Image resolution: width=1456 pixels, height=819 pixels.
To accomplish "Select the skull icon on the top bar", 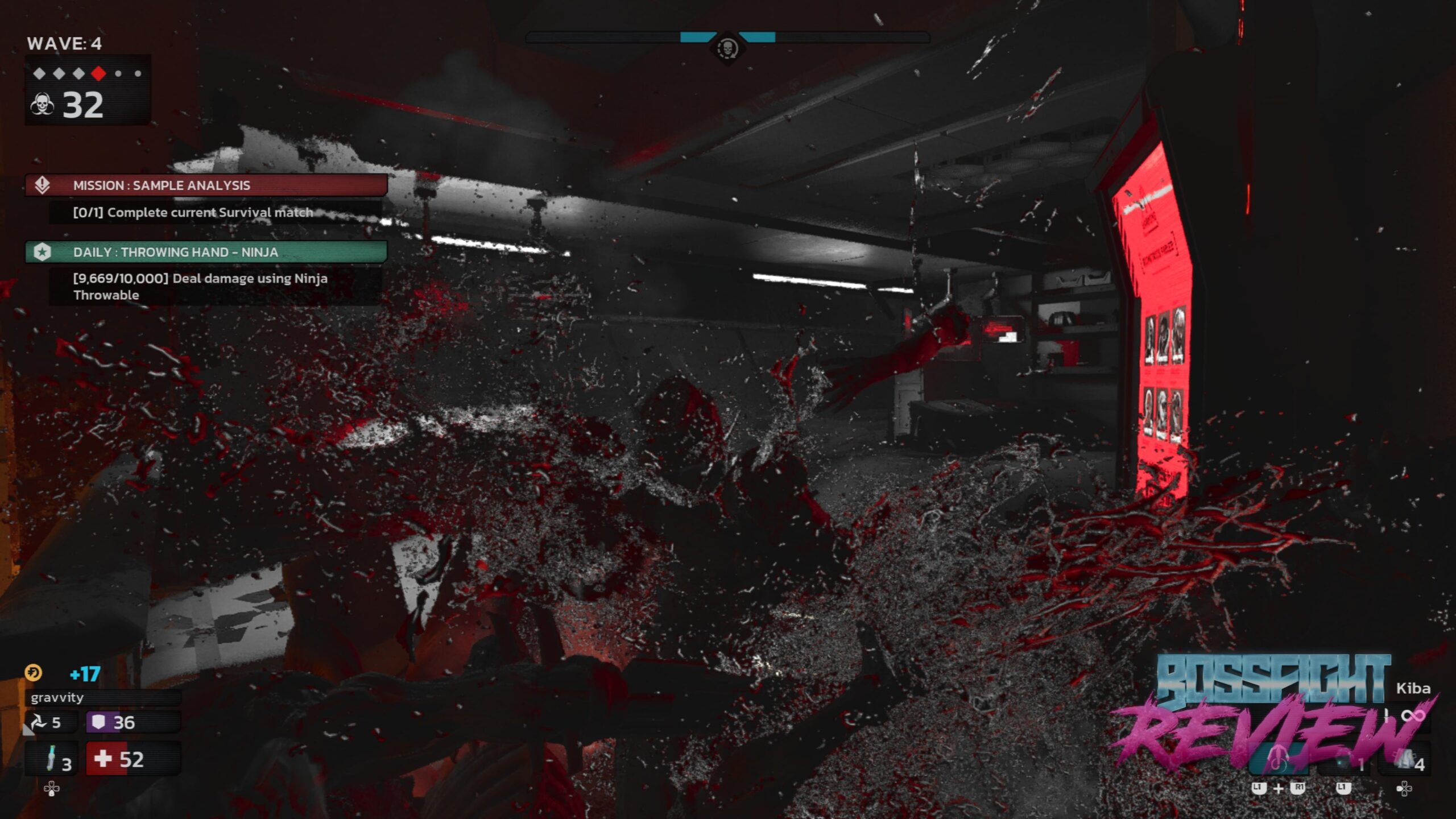I will click(x=727, y=48).
